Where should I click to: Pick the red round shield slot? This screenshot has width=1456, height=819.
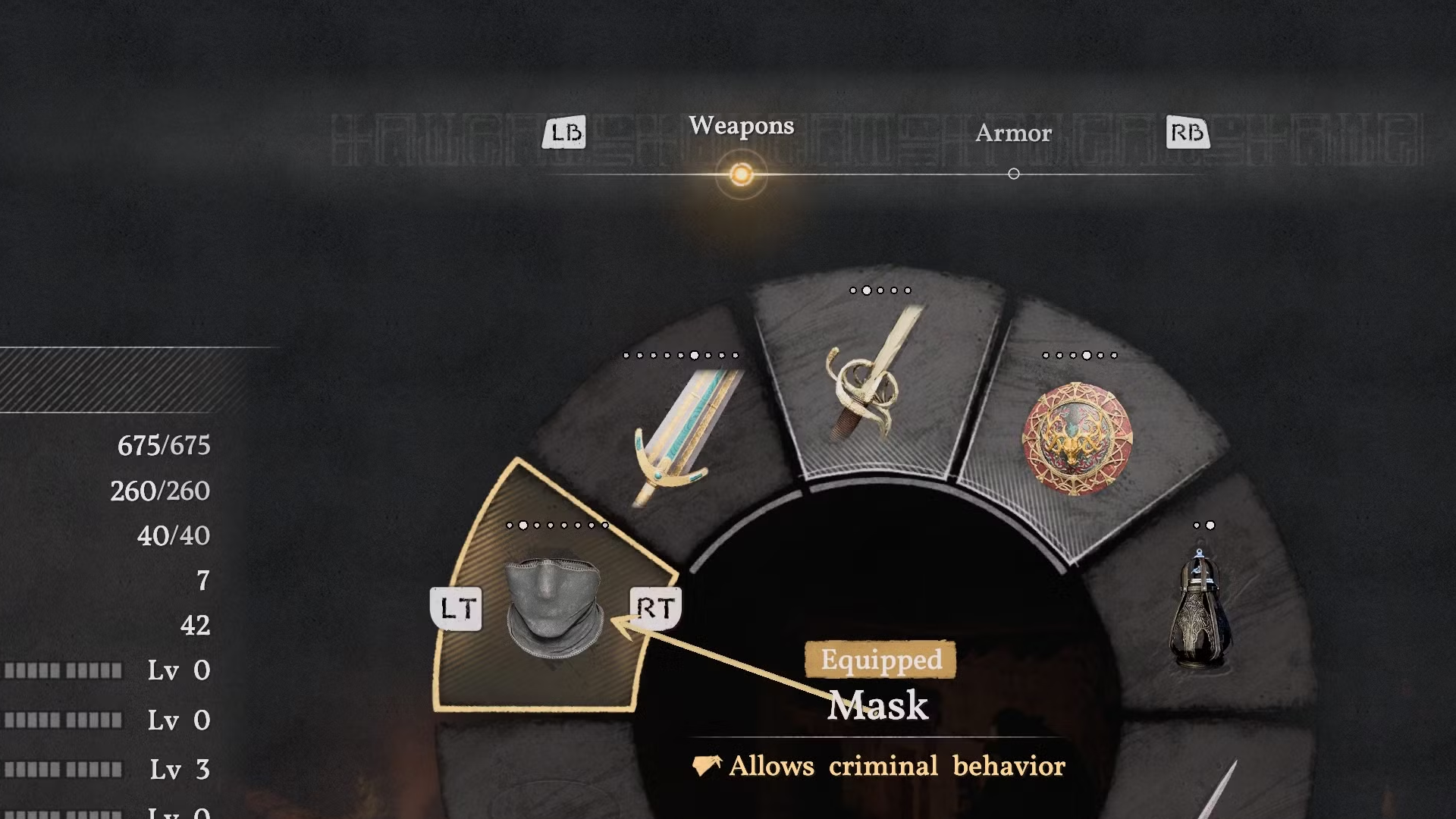[x=1077, y=438]
